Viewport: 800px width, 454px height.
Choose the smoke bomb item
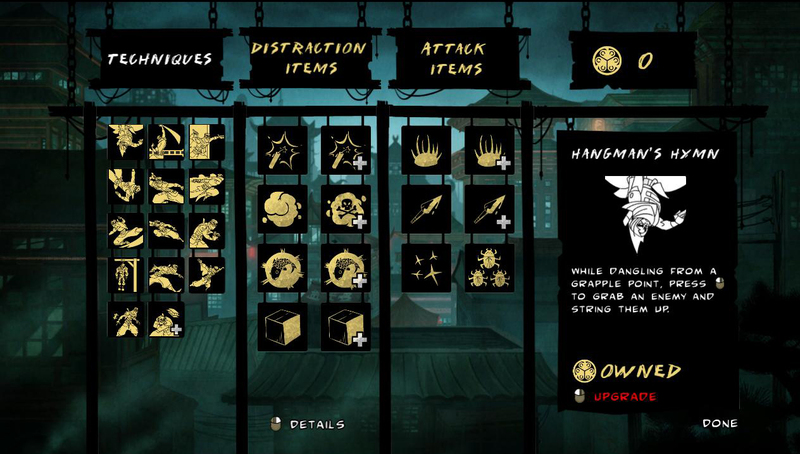pyautogui.click(x=281, y=209)
